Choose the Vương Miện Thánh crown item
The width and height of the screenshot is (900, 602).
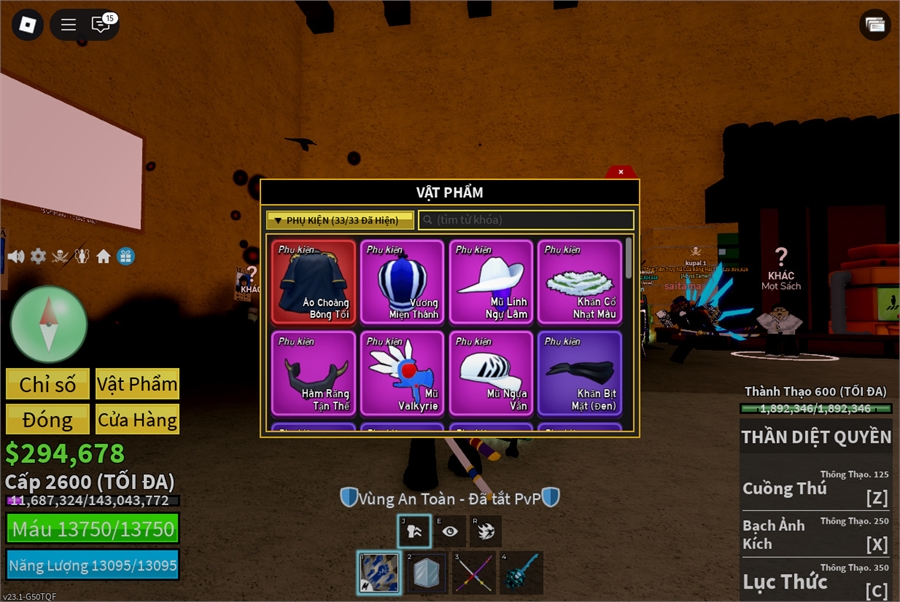(402, 281)
